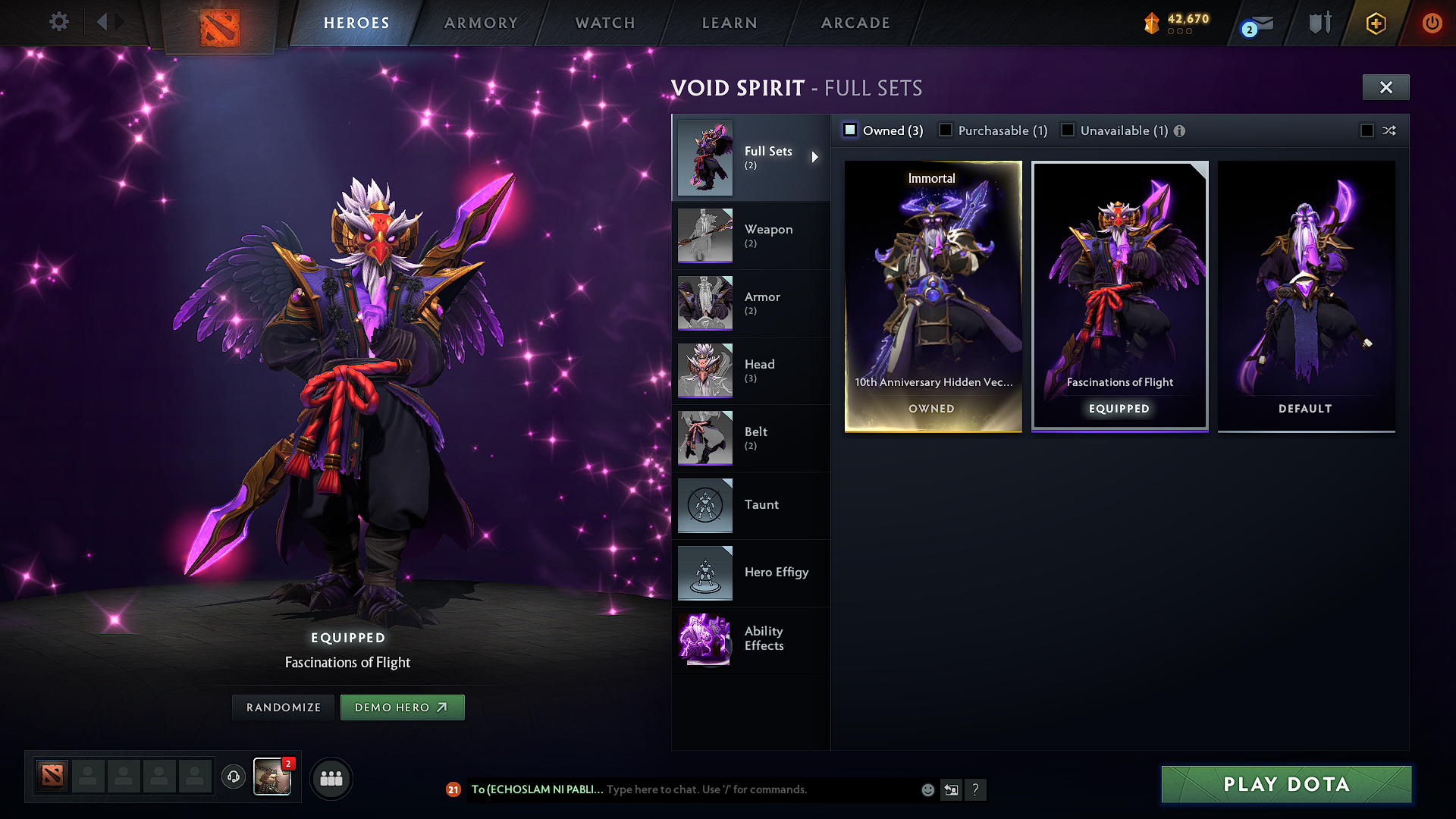Viewport: 1456px width, 819px height.
Task: Open the settings gear
Action: [x=58, y=22]
